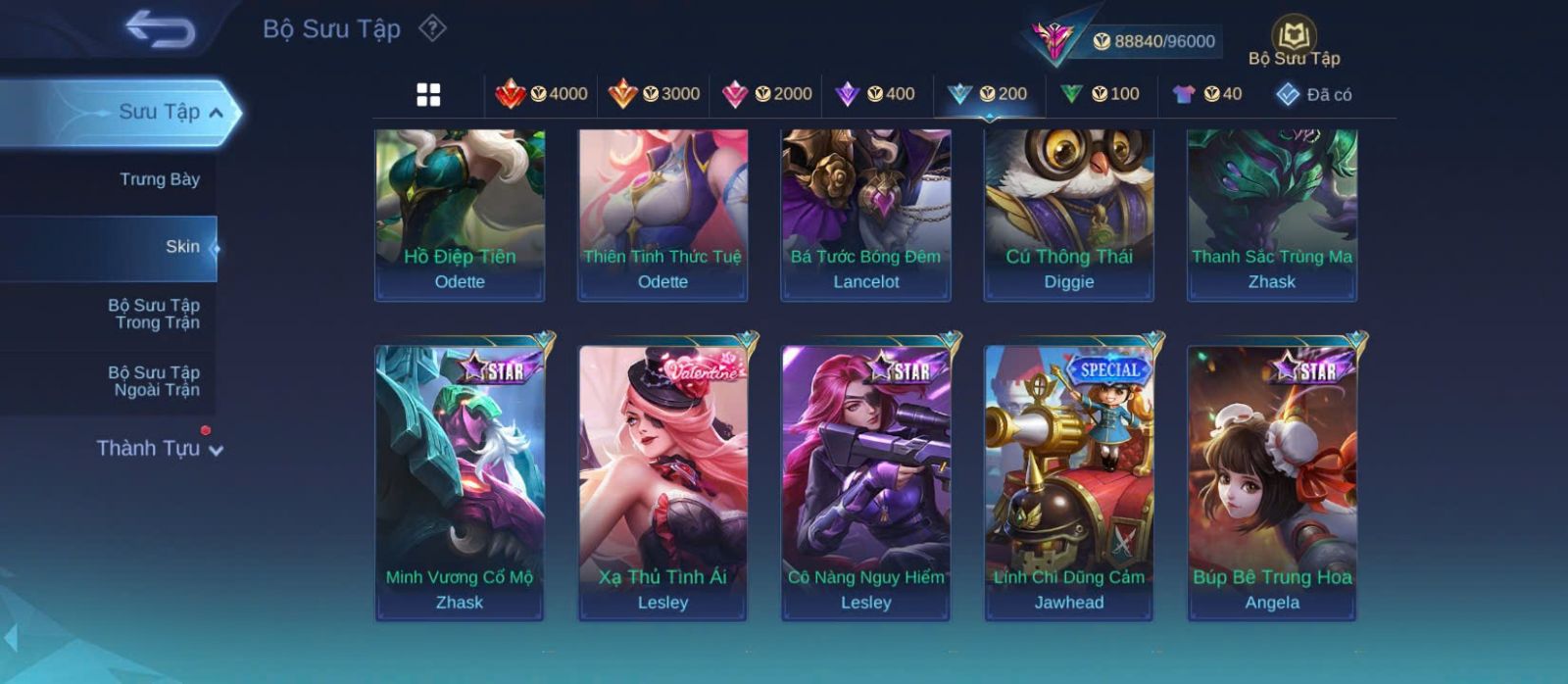Viewport: 1568px width, 684px height.
Task: Open Bộ Sưu Tập Ngoài Trận
Action: click(x=155, y=381)
